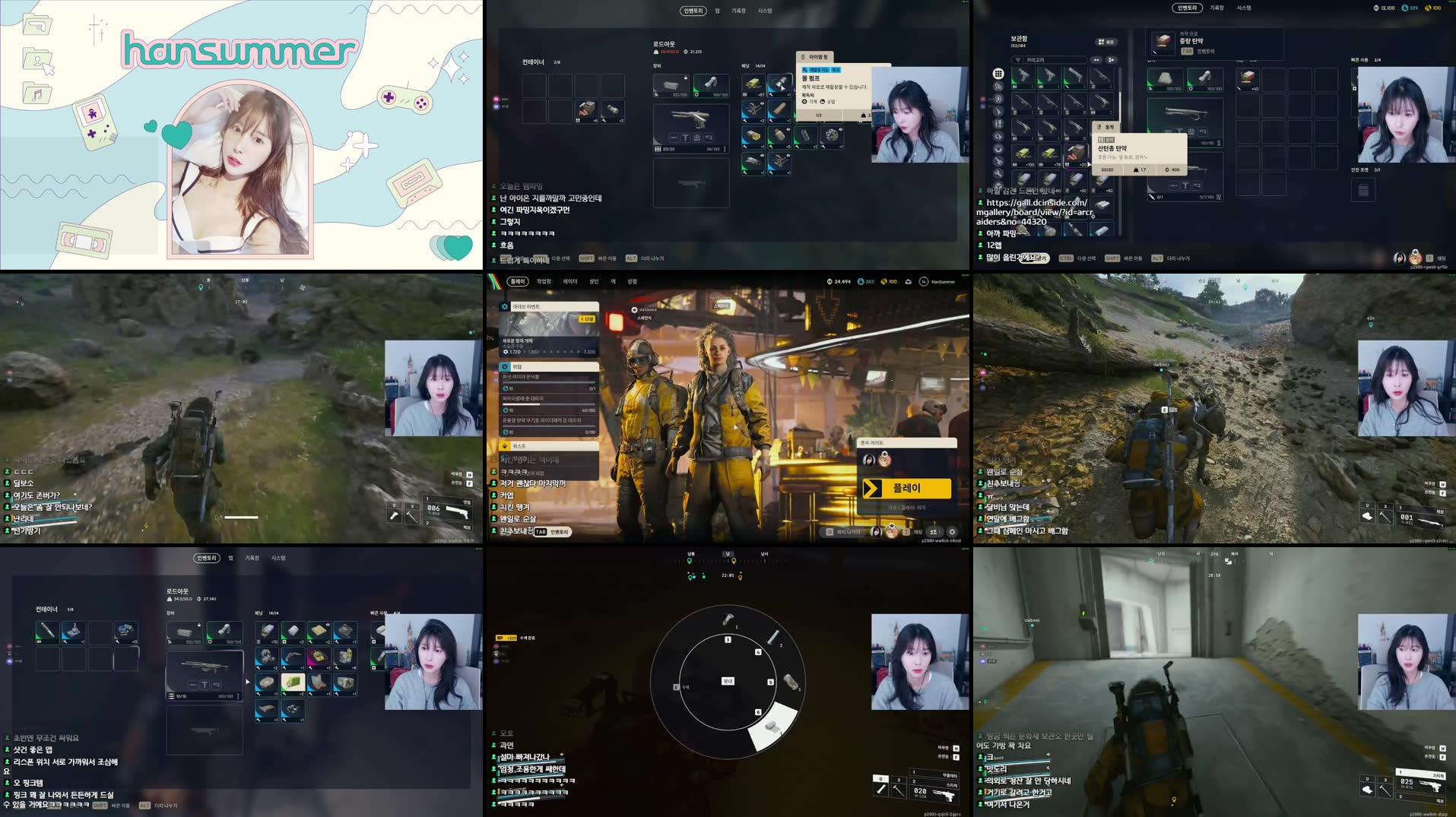Image resolution: width=1456 pixels, height=817 pixels.
Task: Open the 카테고리 dropdown in the storage panel
Action: 1055,60
